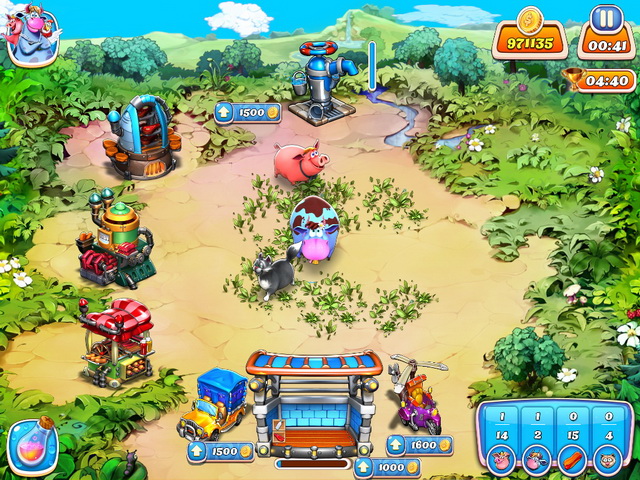This screenshot has height=480, width=640.
Task: Select the cow goal icon
Action: 536,463
